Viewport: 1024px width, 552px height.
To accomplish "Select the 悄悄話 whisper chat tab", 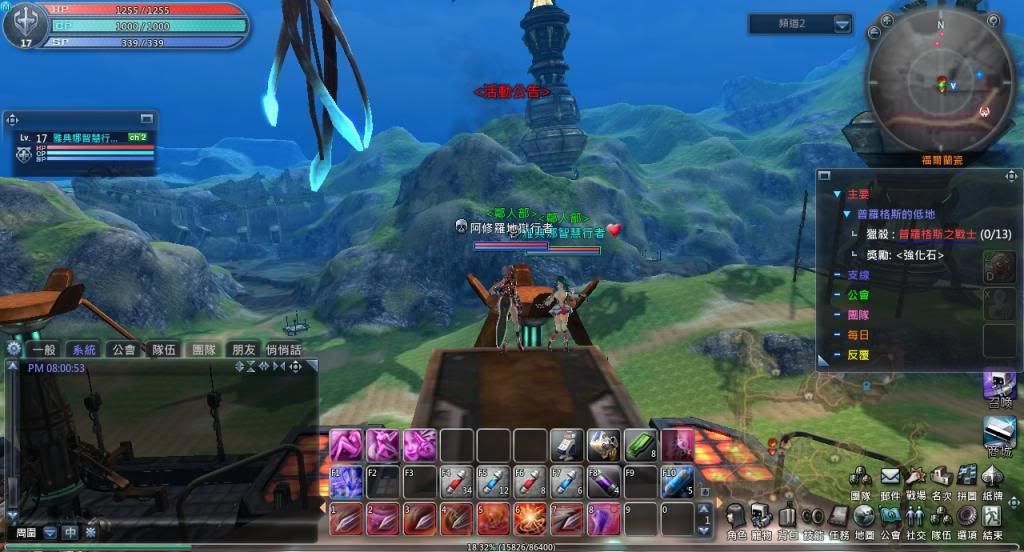I will click(x=283, y=350).
